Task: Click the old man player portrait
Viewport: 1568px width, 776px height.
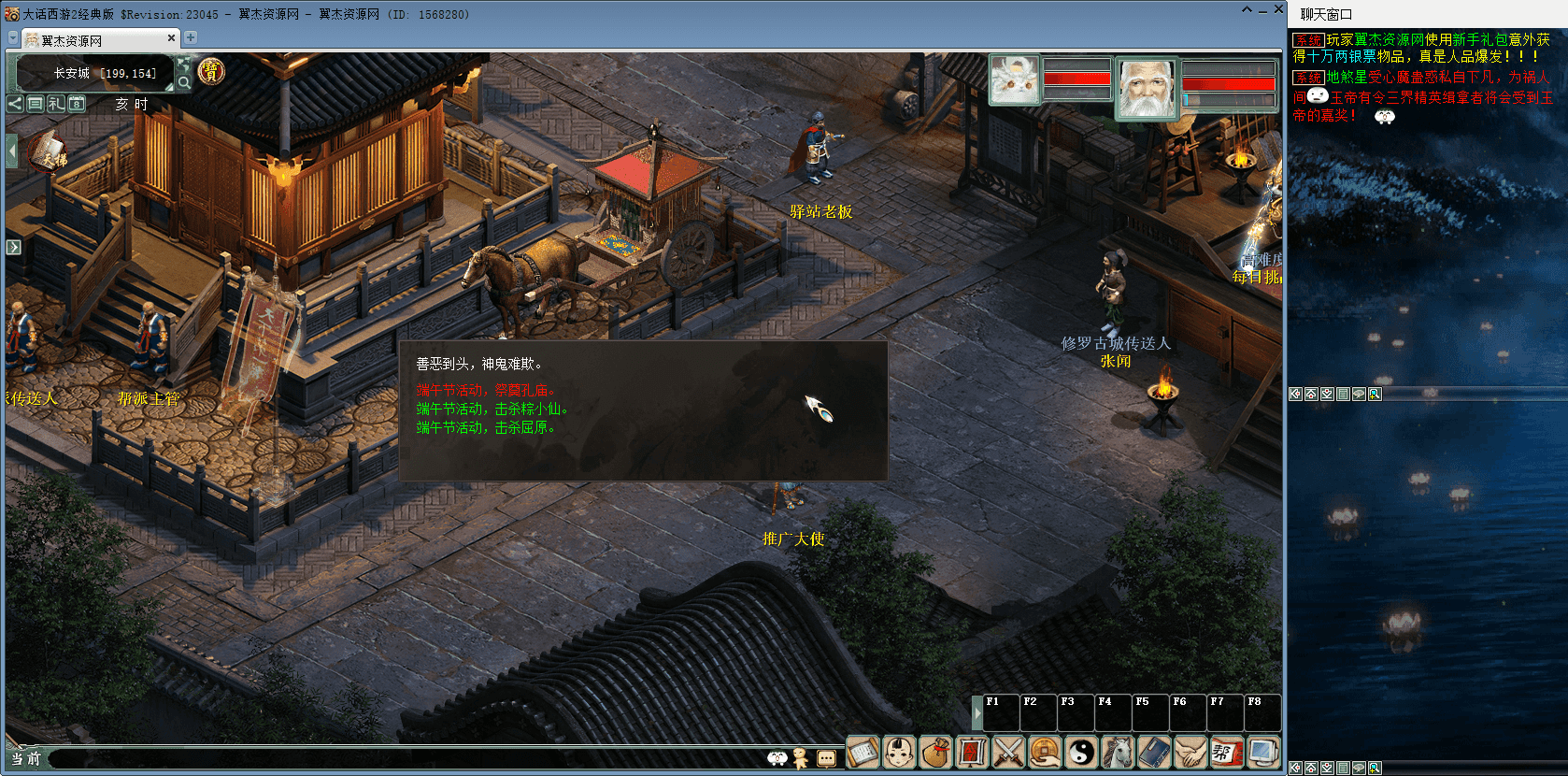Action: tap(1147, 87)
